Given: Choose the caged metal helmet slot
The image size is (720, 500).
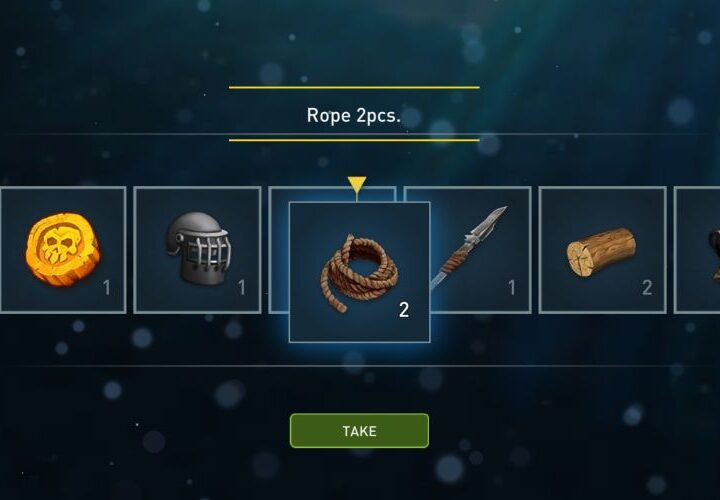Looking at the screenshot, I should (x=196, y=249).
